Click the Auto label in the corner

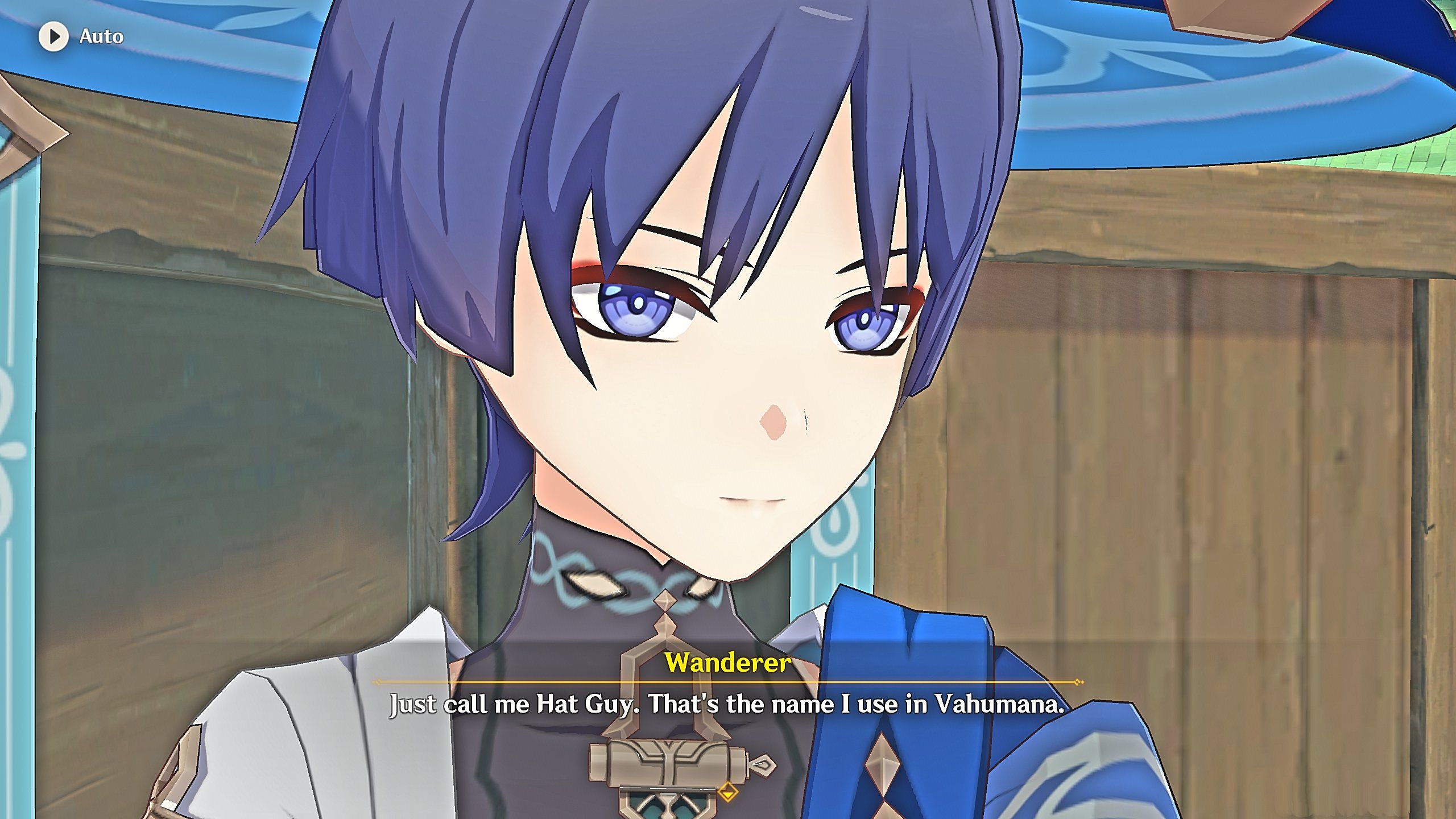point(101,37)
